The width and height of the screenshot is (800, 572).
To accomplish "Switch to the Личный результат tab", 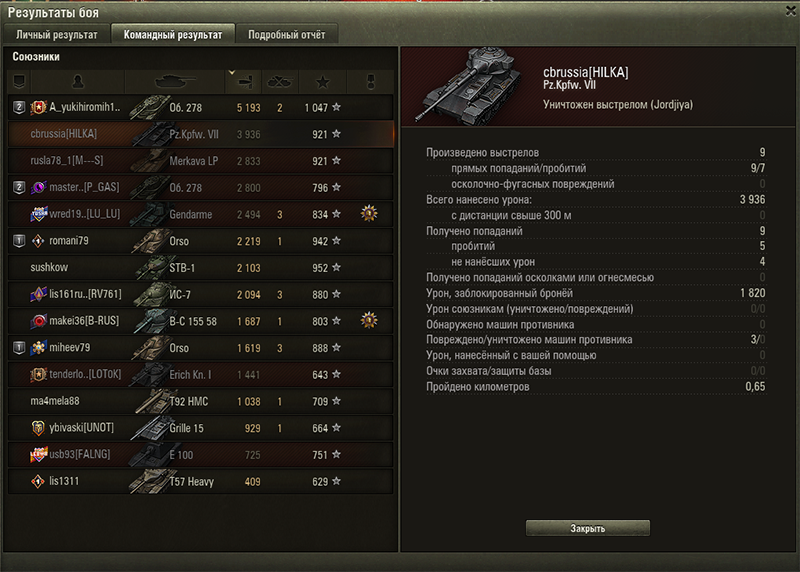I will pos(57,34).
